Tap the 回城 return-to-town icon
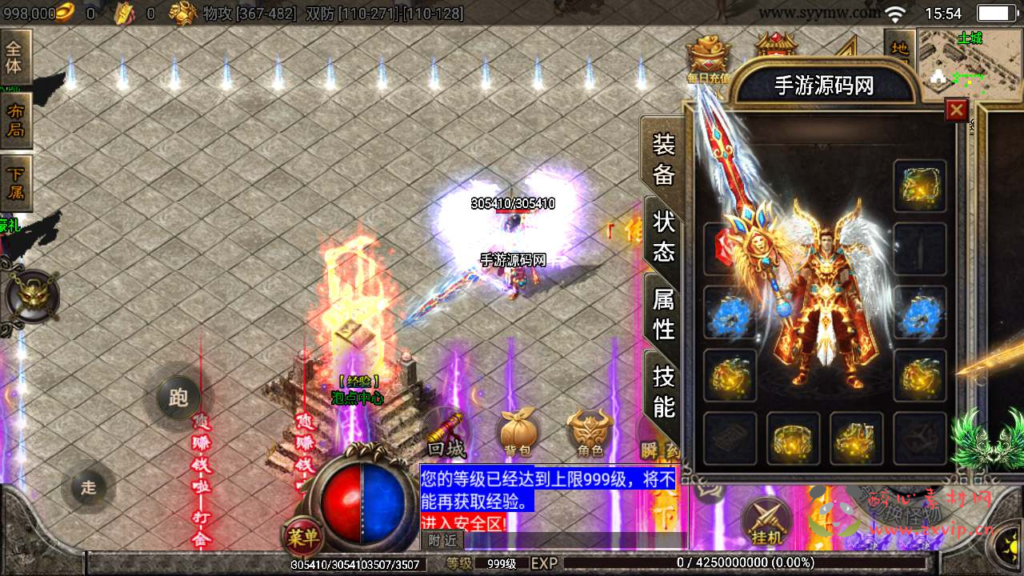1024x576 pixels. [446, 434]
